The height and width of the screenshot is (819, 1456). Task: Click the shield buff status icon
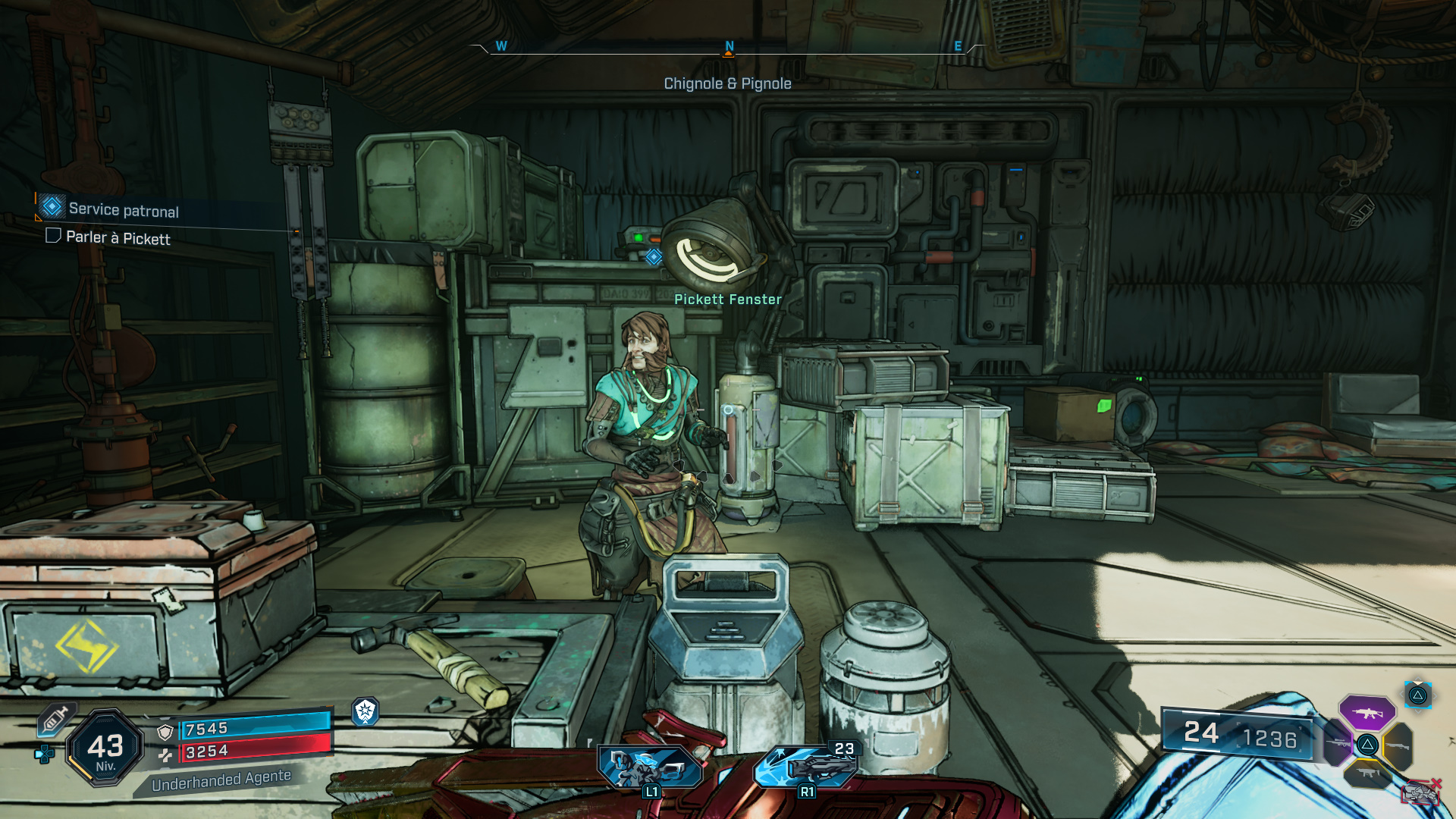click(366, 711)
